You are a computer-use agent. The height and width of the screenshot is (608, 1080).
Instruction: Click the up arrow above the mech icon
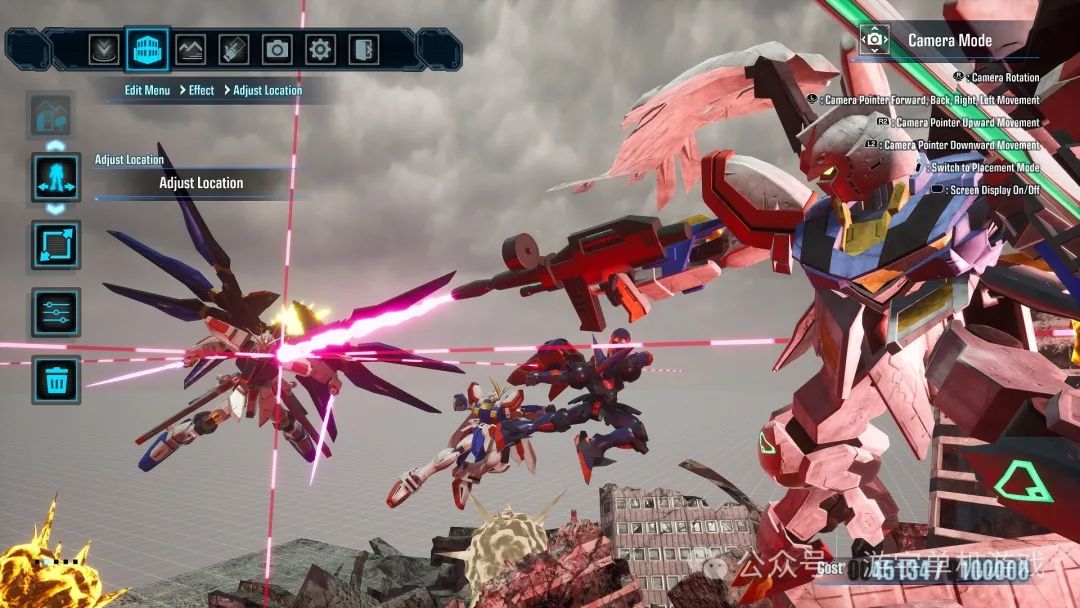click(56, 146)
